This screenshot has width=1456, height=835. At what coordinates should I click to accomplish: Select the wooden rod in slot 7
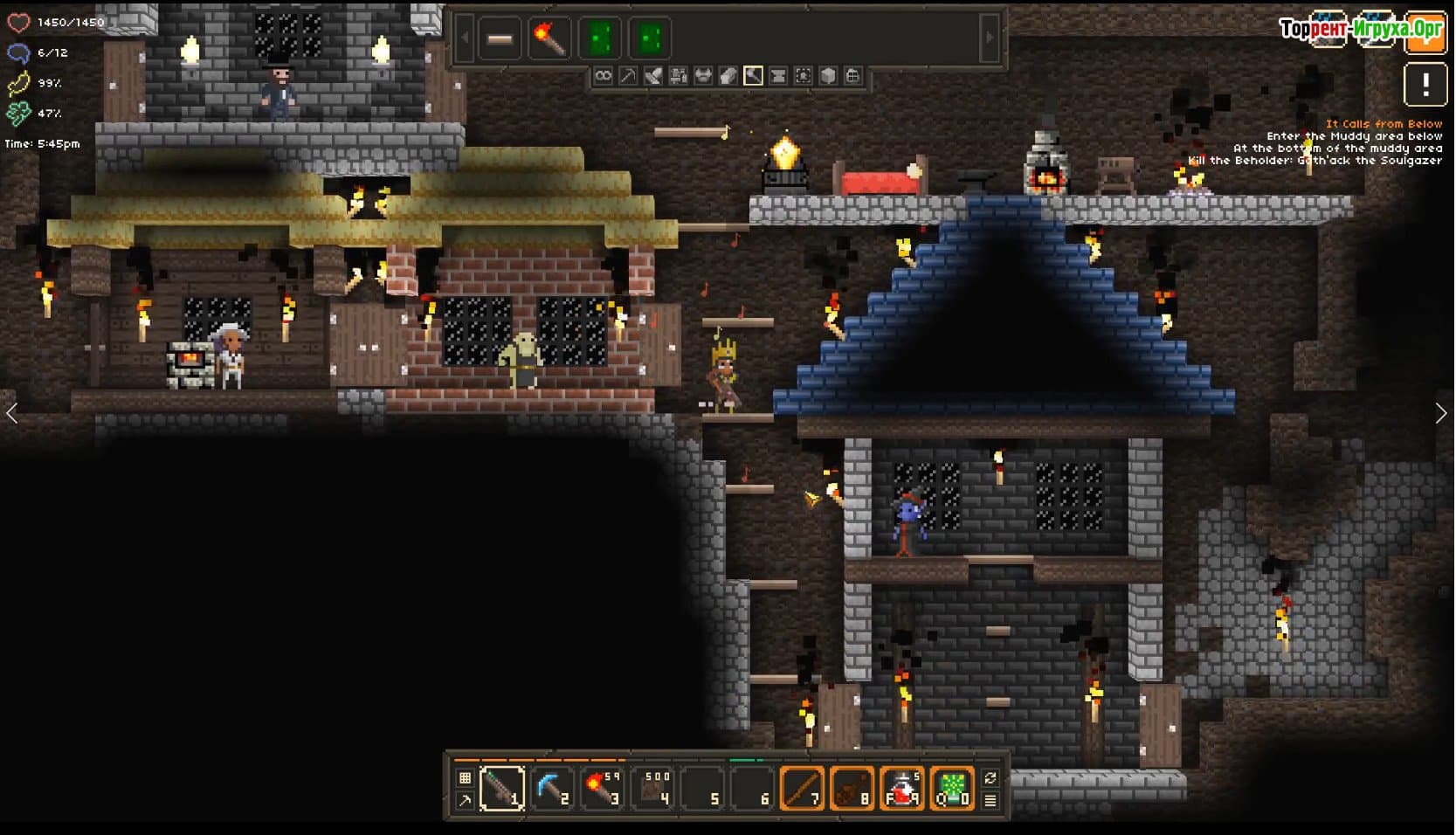[x=802, y=789]
